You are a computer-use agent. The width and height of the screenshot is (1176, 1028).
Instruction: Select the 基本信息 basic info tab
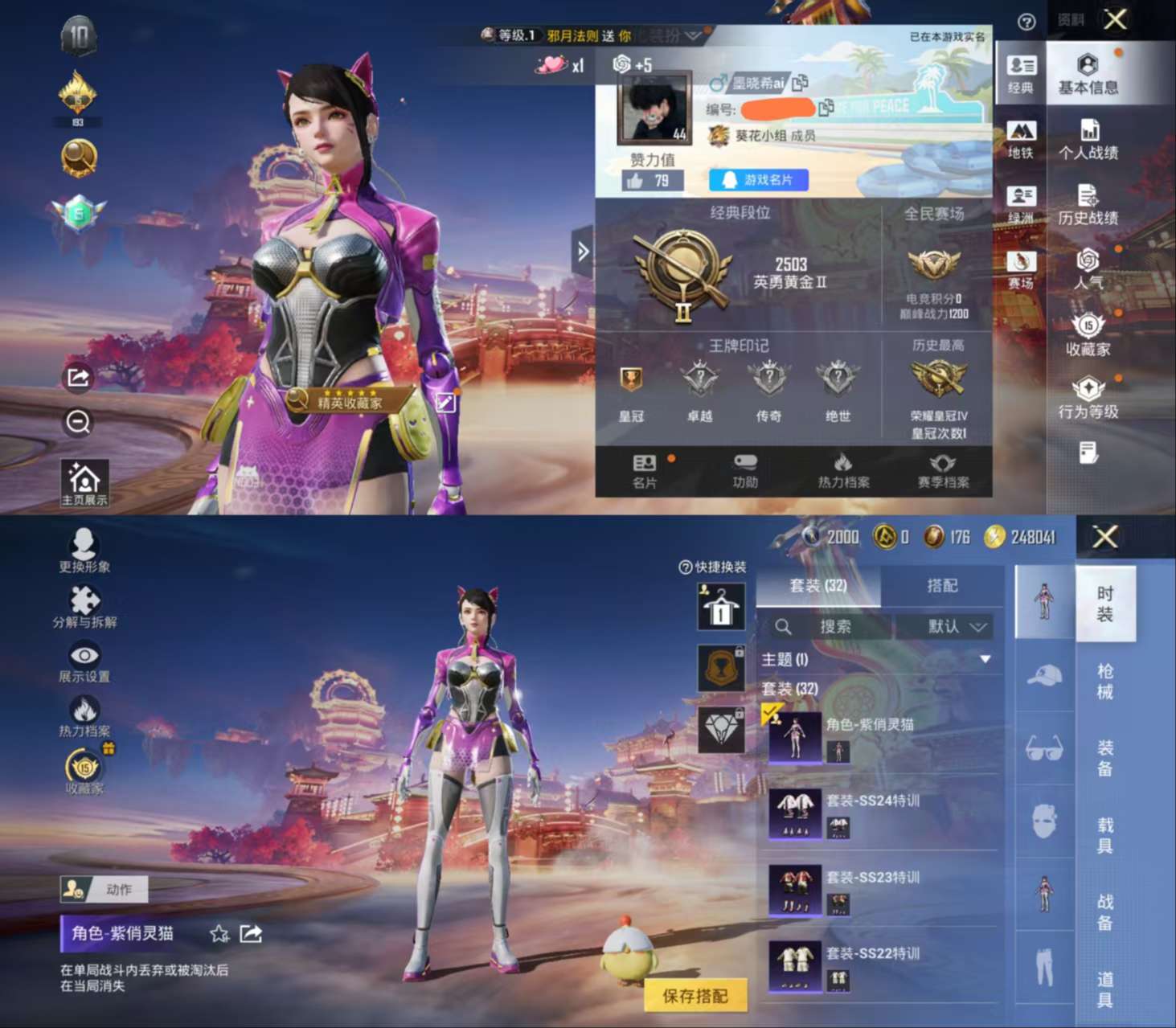point(1088,74)
